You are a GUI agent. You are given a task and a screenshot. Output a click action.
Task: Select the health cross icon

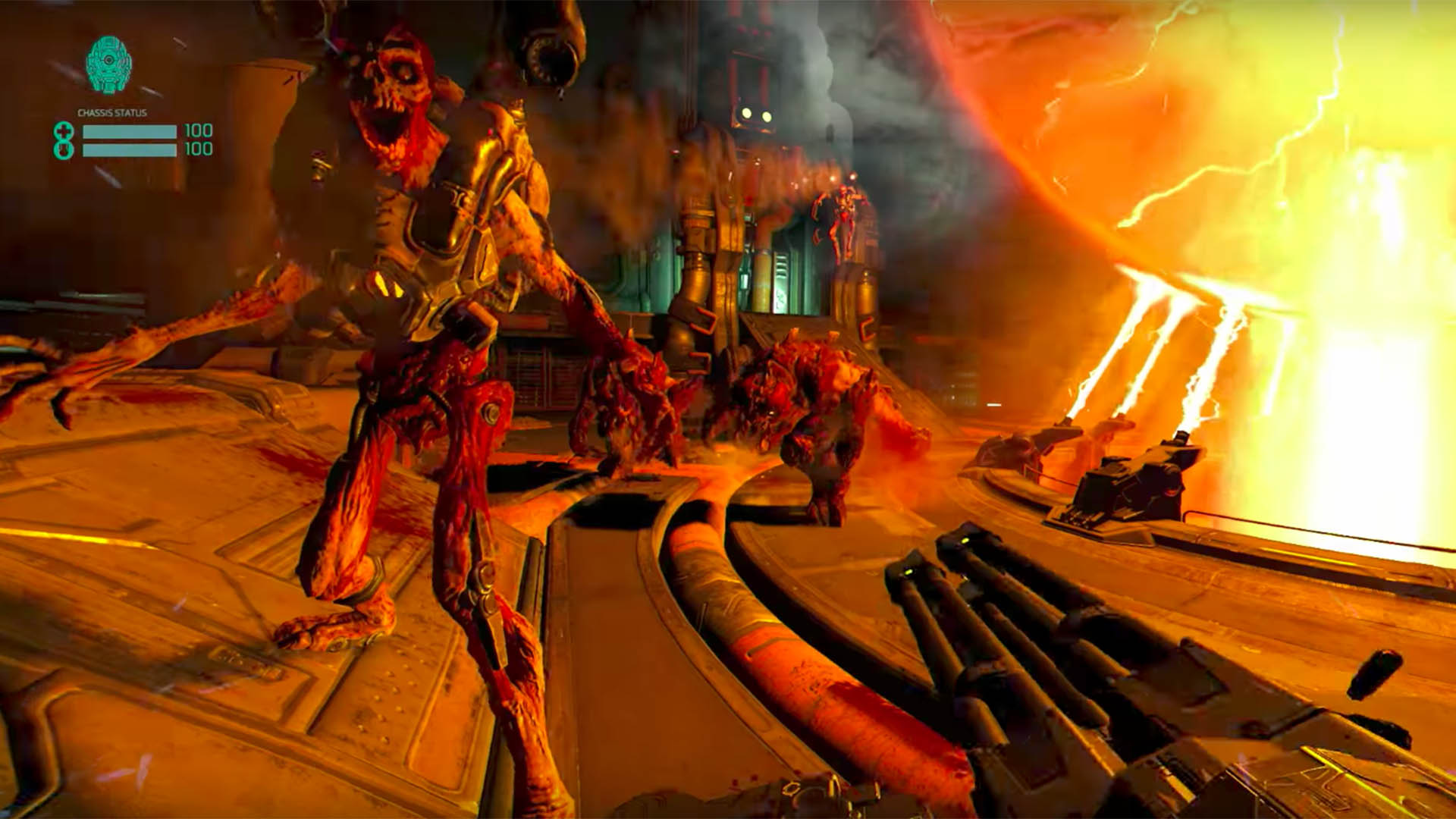(x=64, y=131)
